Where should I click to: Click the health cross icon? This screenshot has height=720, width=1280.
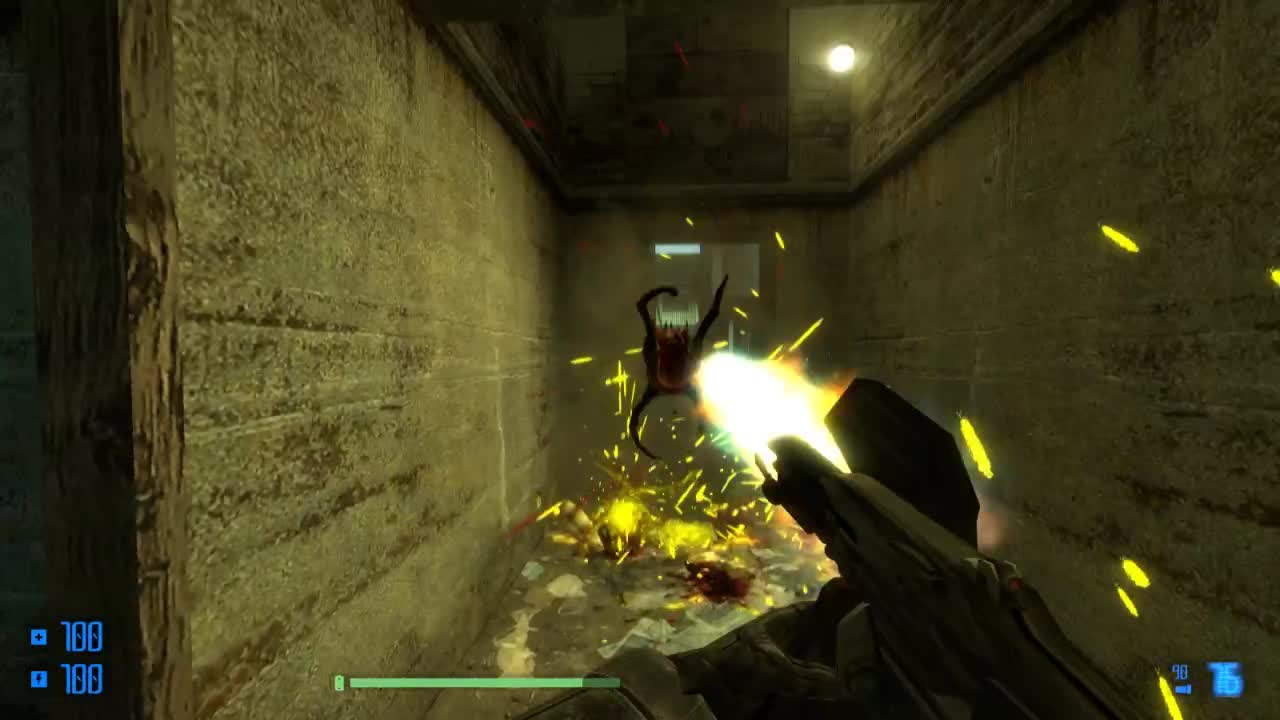38,635
